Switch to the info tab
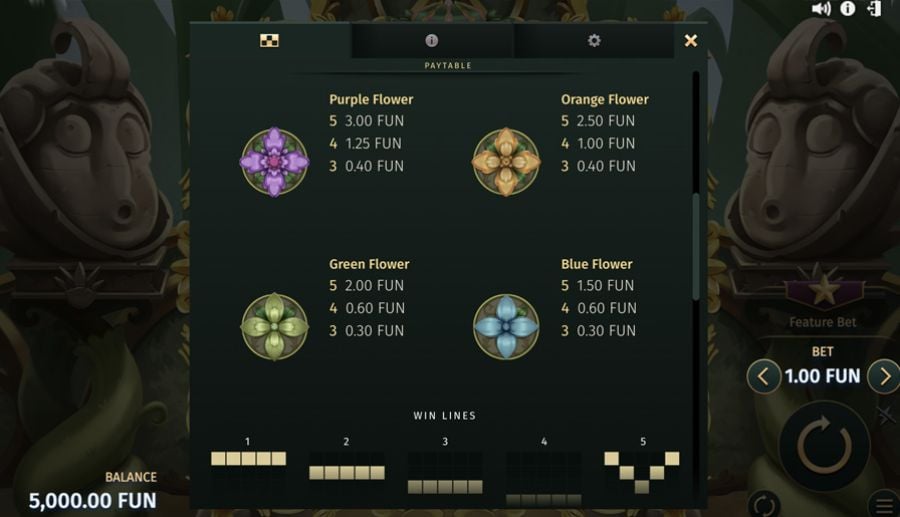This screenshot has width=900, height=517. coord(432,41)
